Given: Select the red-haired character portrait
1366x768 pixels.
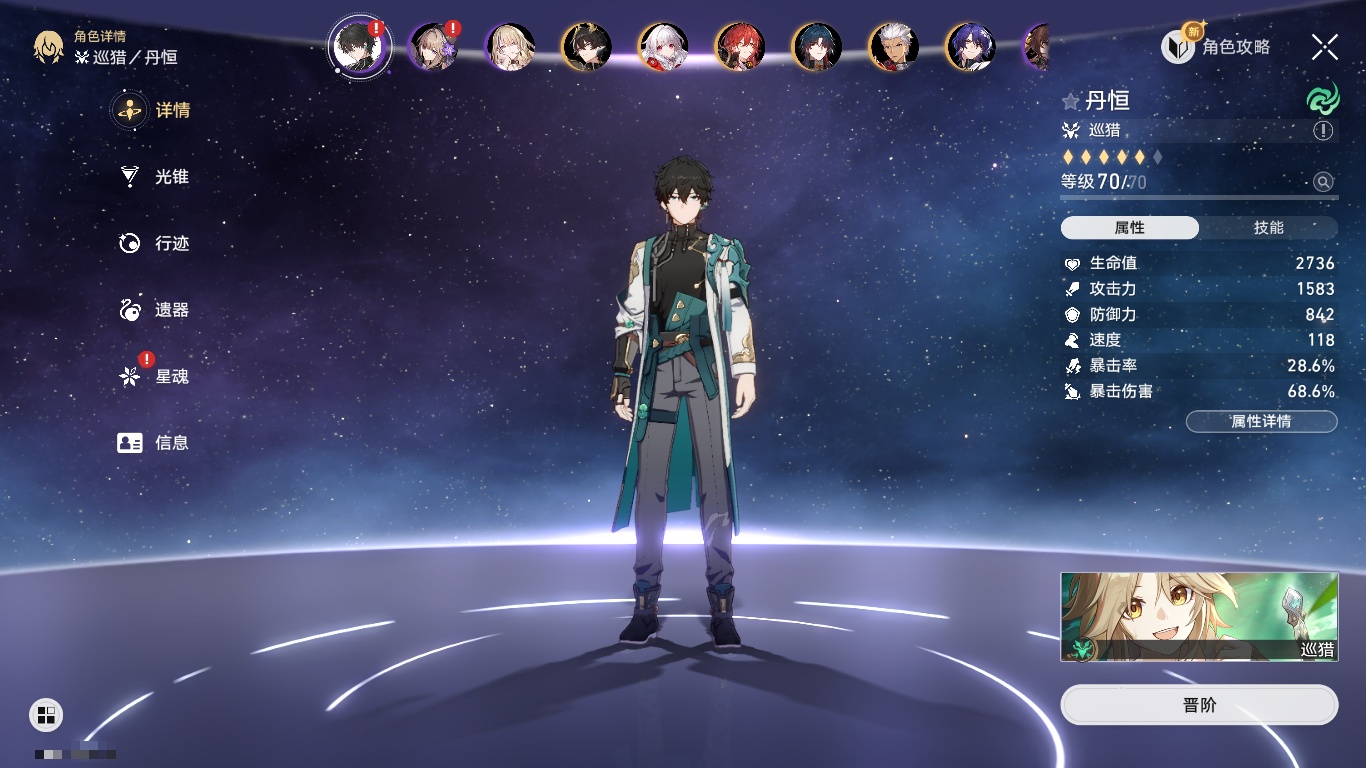Looking at the screenshot, I should tap(740, 47).
